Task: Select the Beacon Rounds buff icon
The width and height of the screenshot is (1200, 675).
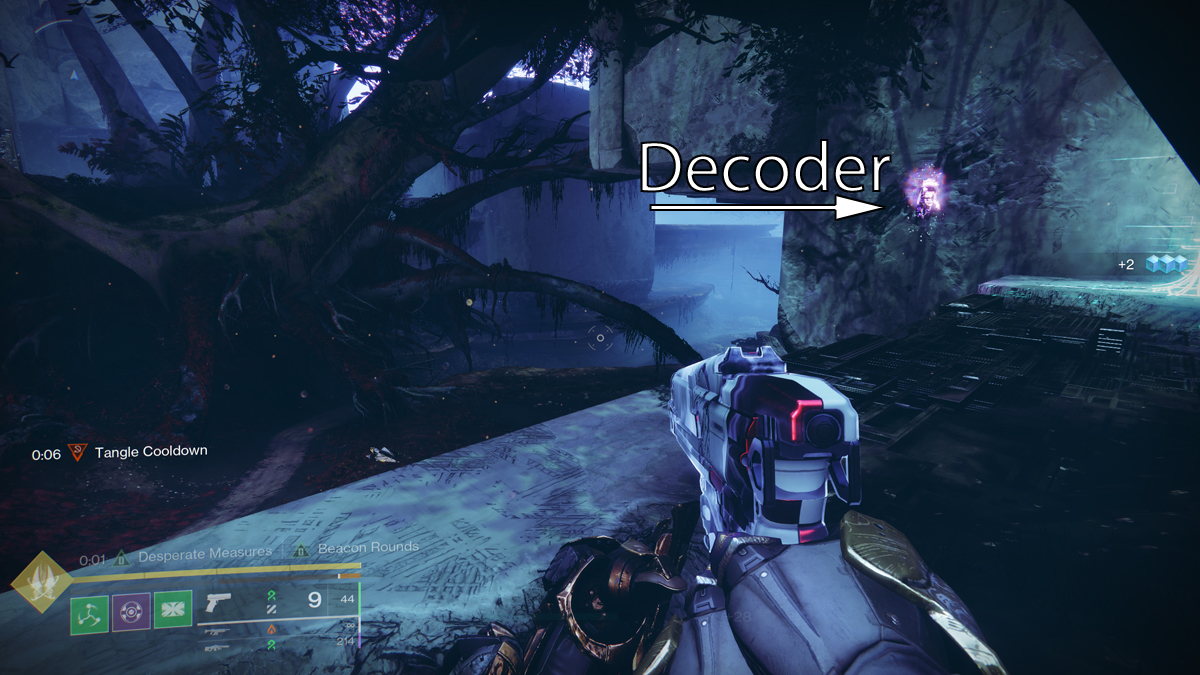Action: pyautogui.click(x=300, y=549)
